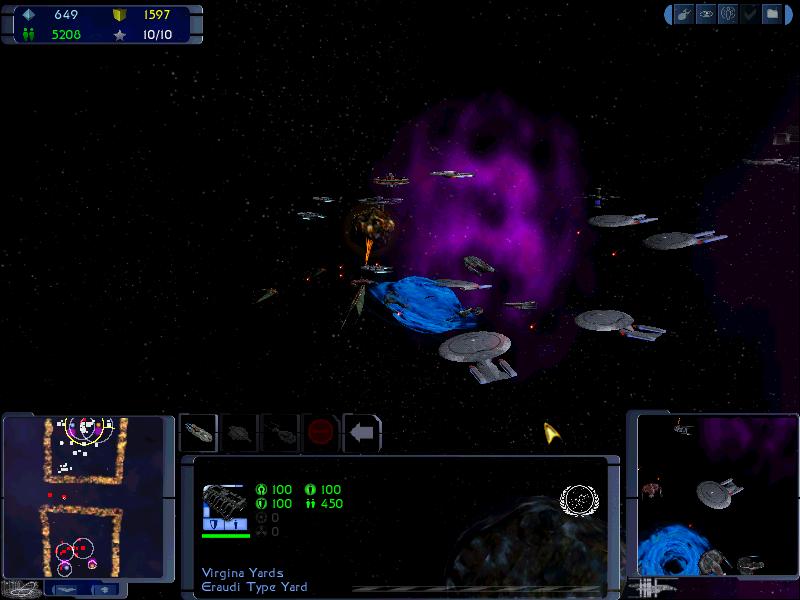
Task: Go back with the left arrow button
Action: pos(362,433)
